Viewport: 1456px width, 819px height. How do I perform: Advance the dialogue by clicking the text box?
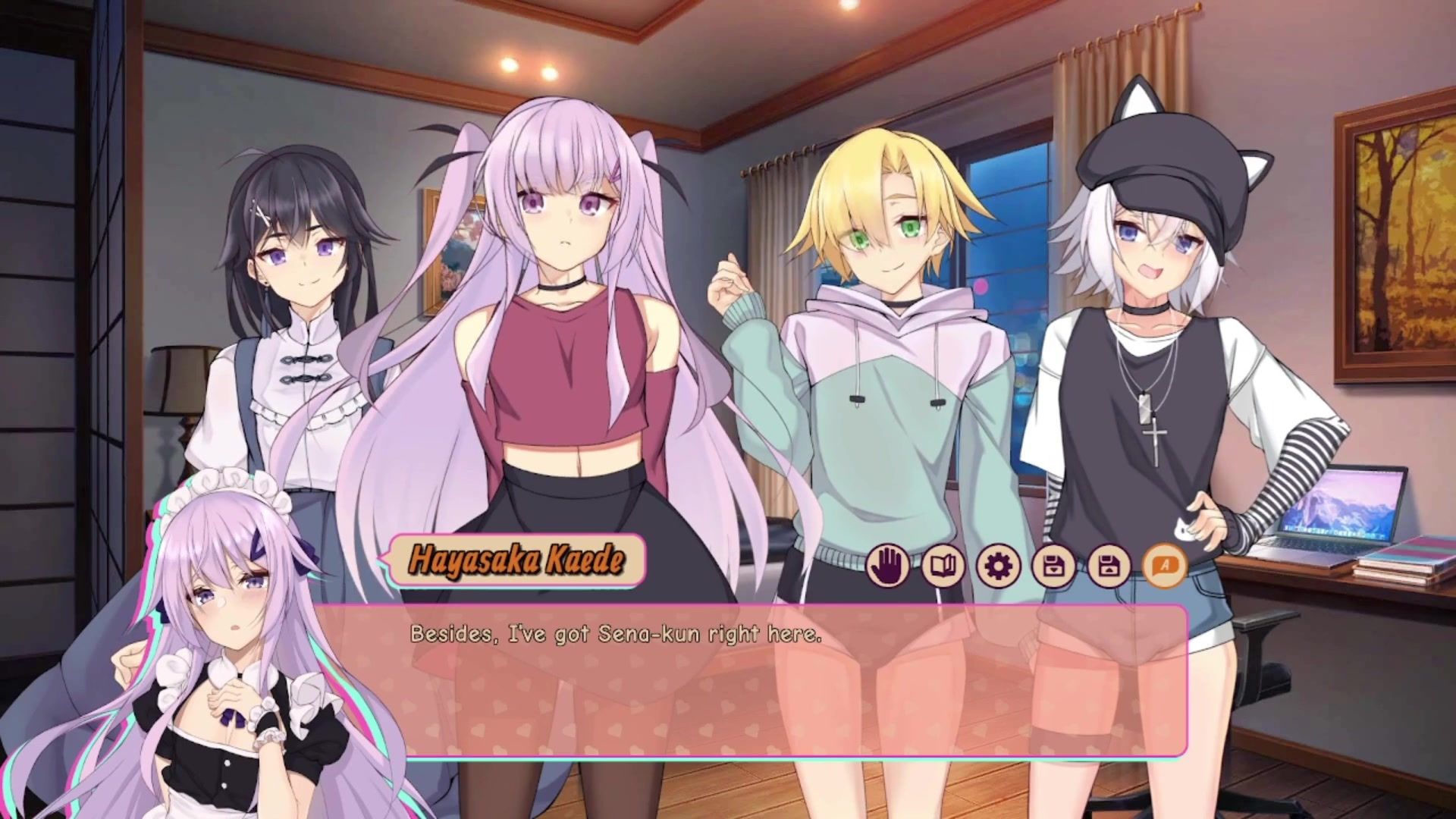(758, 682)
